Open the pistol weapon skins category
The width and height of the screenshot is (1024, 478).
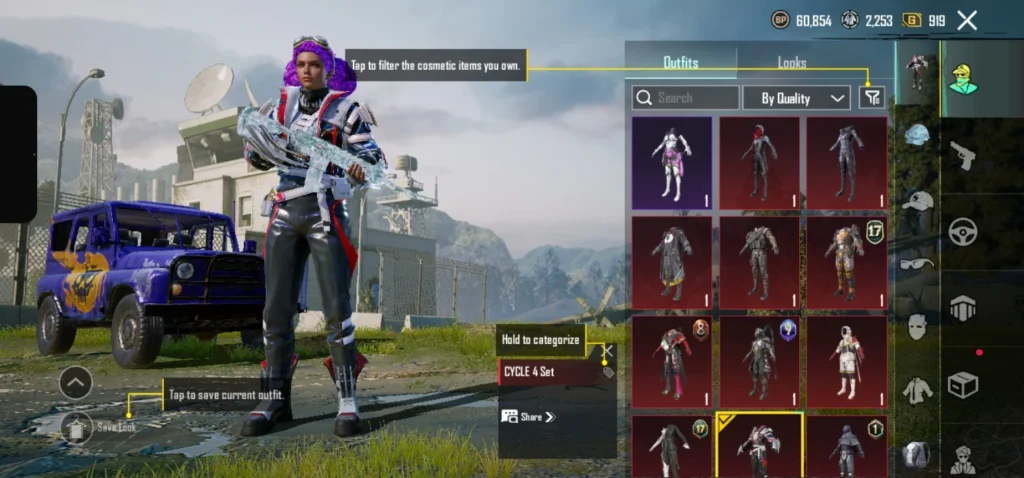pyautogui.click(x=962, y=156)
